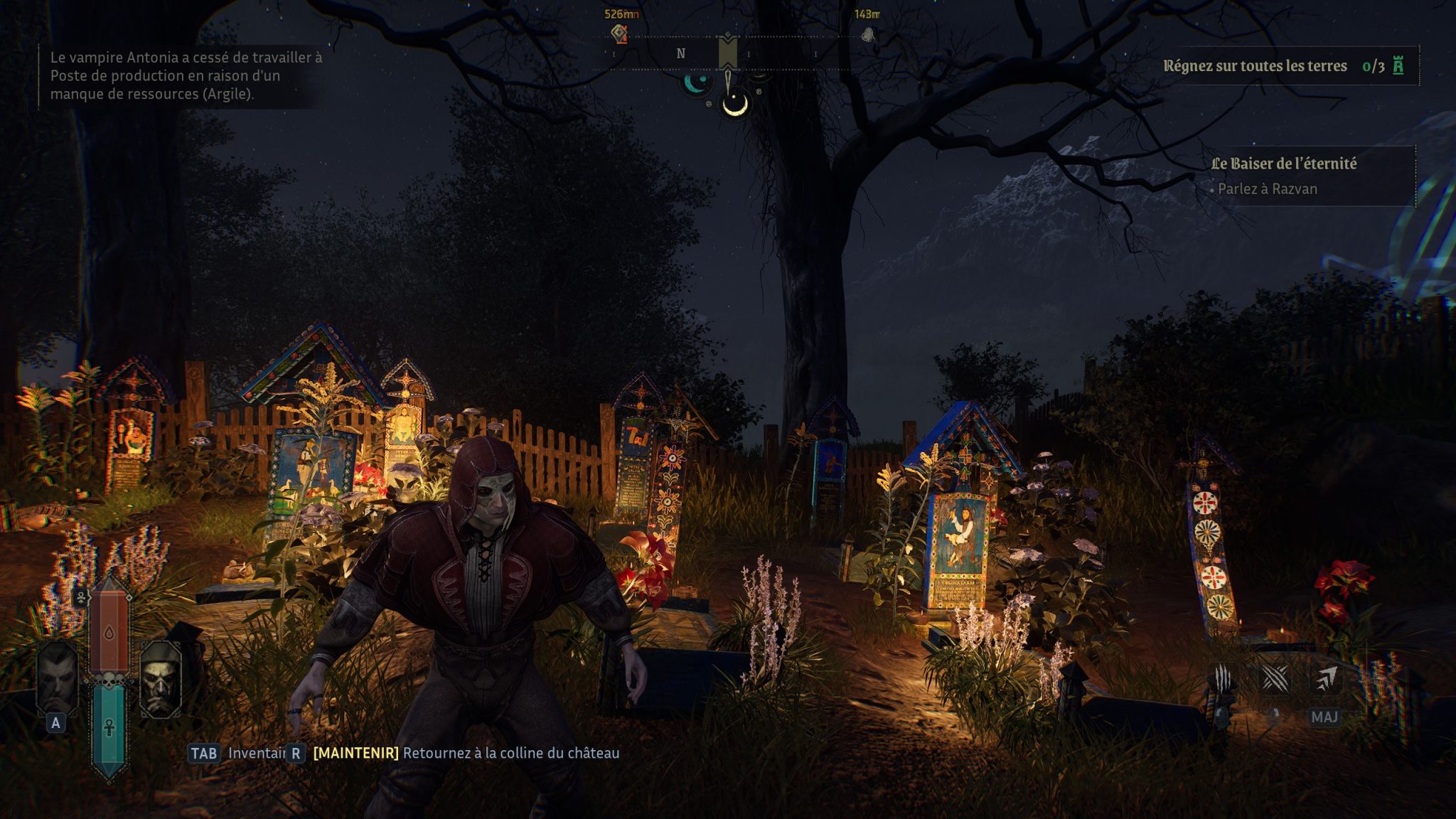1456x819 pixels.
Task: Click the compass bar's north heading
Action: click(x=681, y=53)
